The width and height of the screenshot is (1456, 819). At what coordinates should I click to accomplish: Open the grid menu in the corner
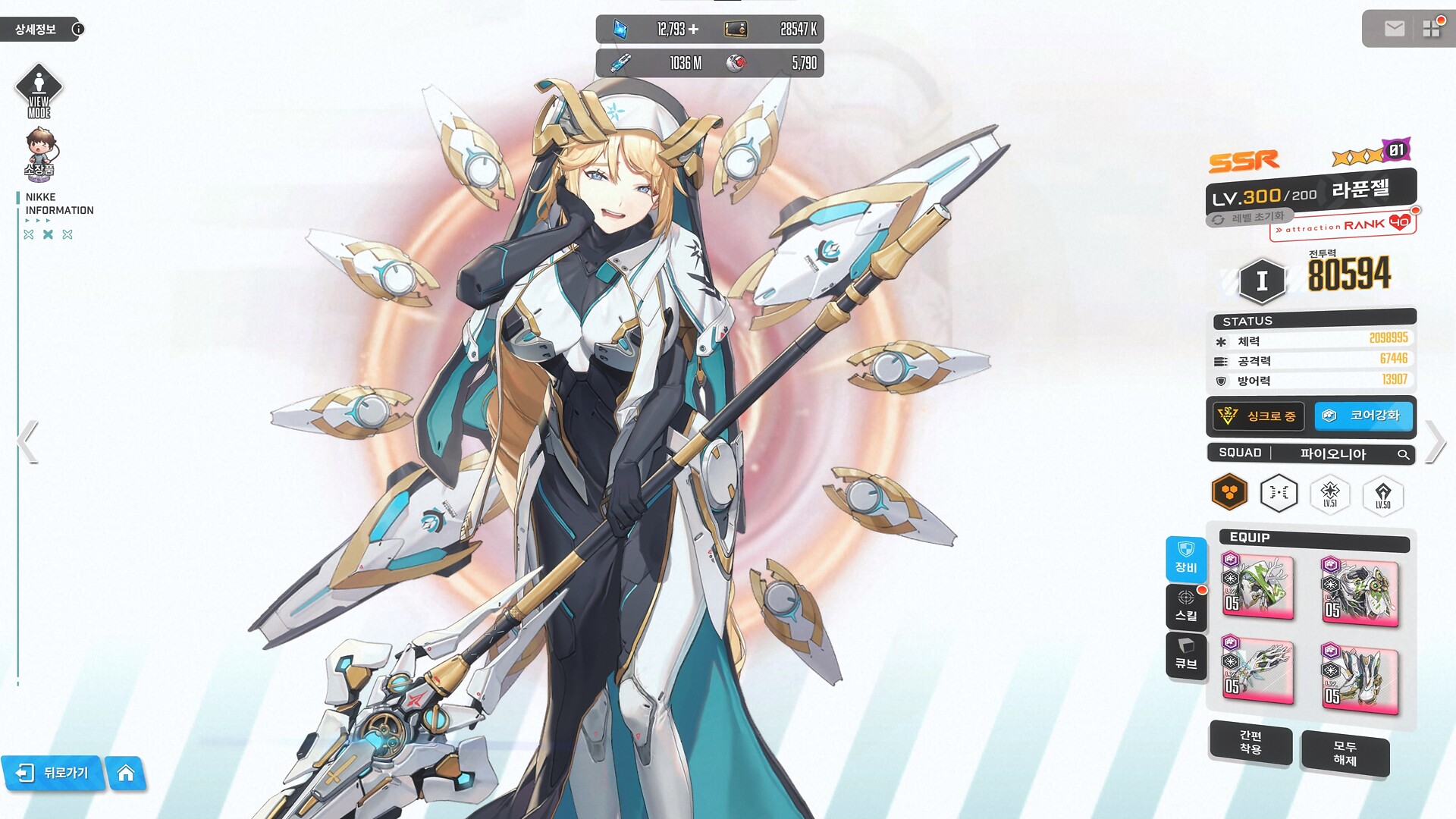coord(1431,29)
